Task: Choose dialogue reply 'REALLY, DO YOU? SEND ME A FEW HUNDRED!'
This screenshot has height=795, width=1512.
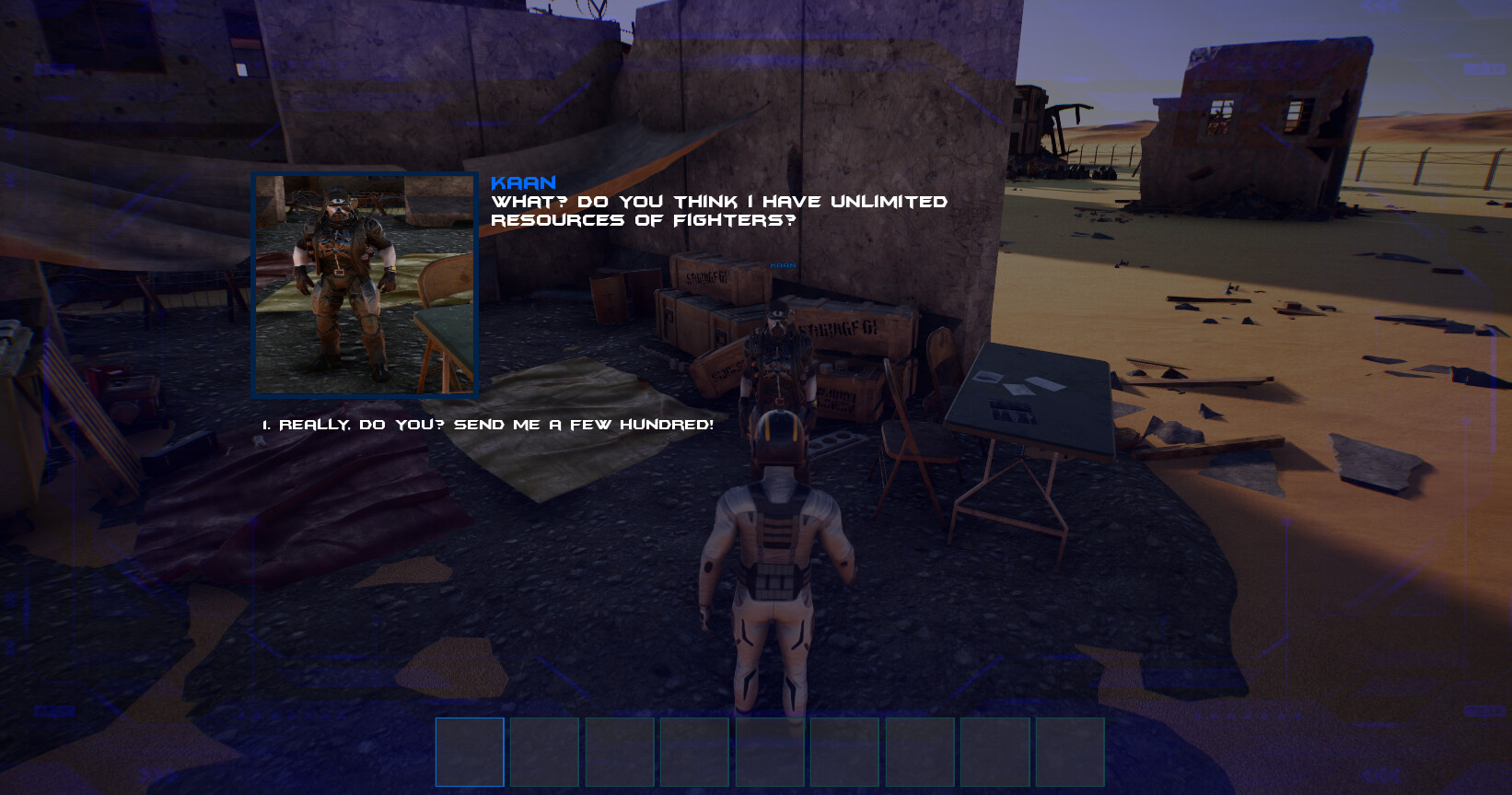Action: click(488, 425)
